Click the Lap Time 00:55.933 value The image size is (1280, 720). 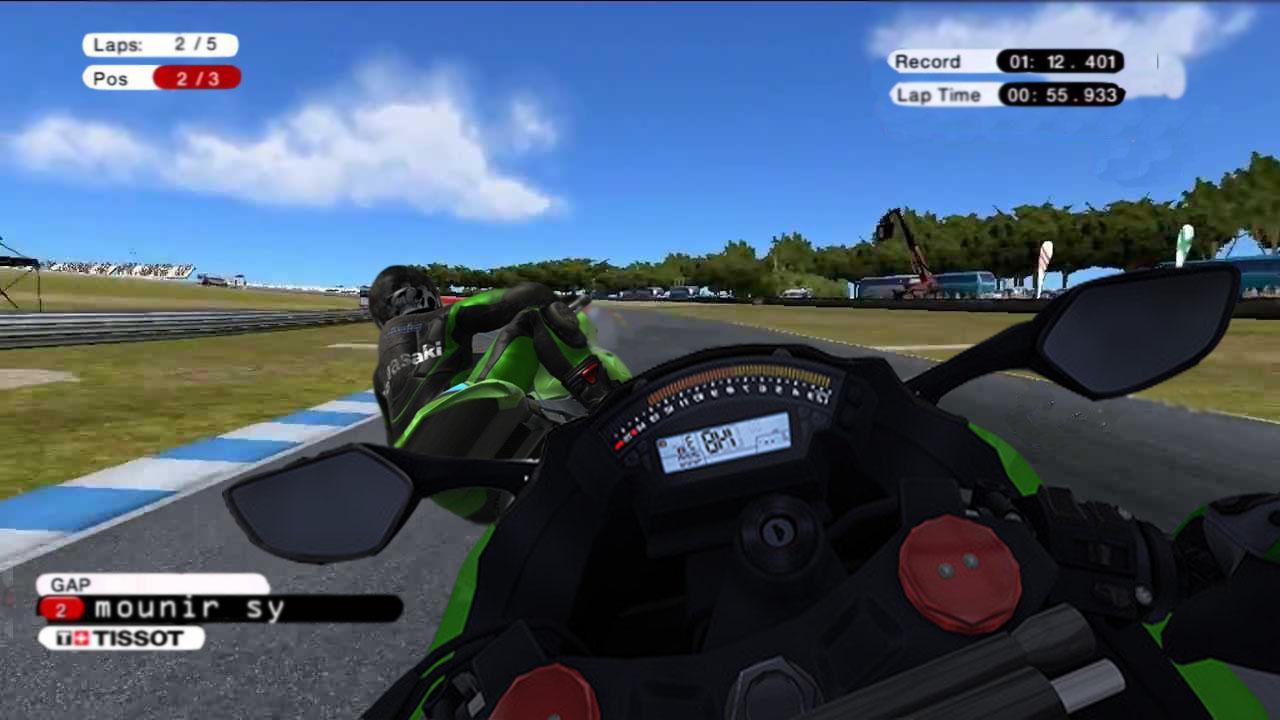tap(1065, 95)
